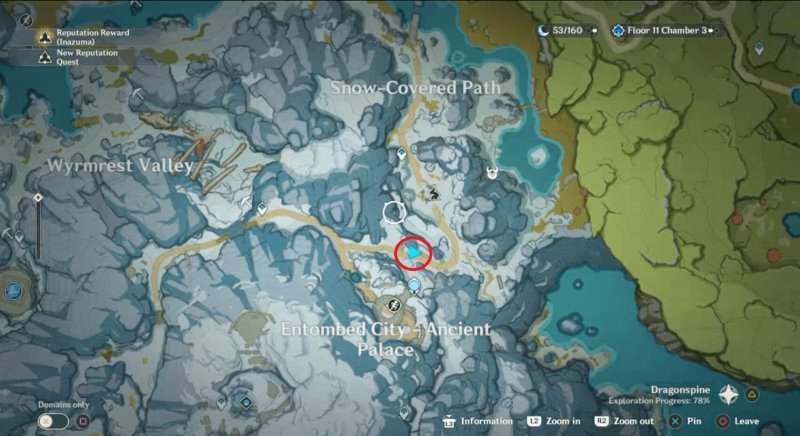The height and width of the screenshot is (436, 800).
Task: Select the diamond domain marker at the bottom
Action: 244,402
